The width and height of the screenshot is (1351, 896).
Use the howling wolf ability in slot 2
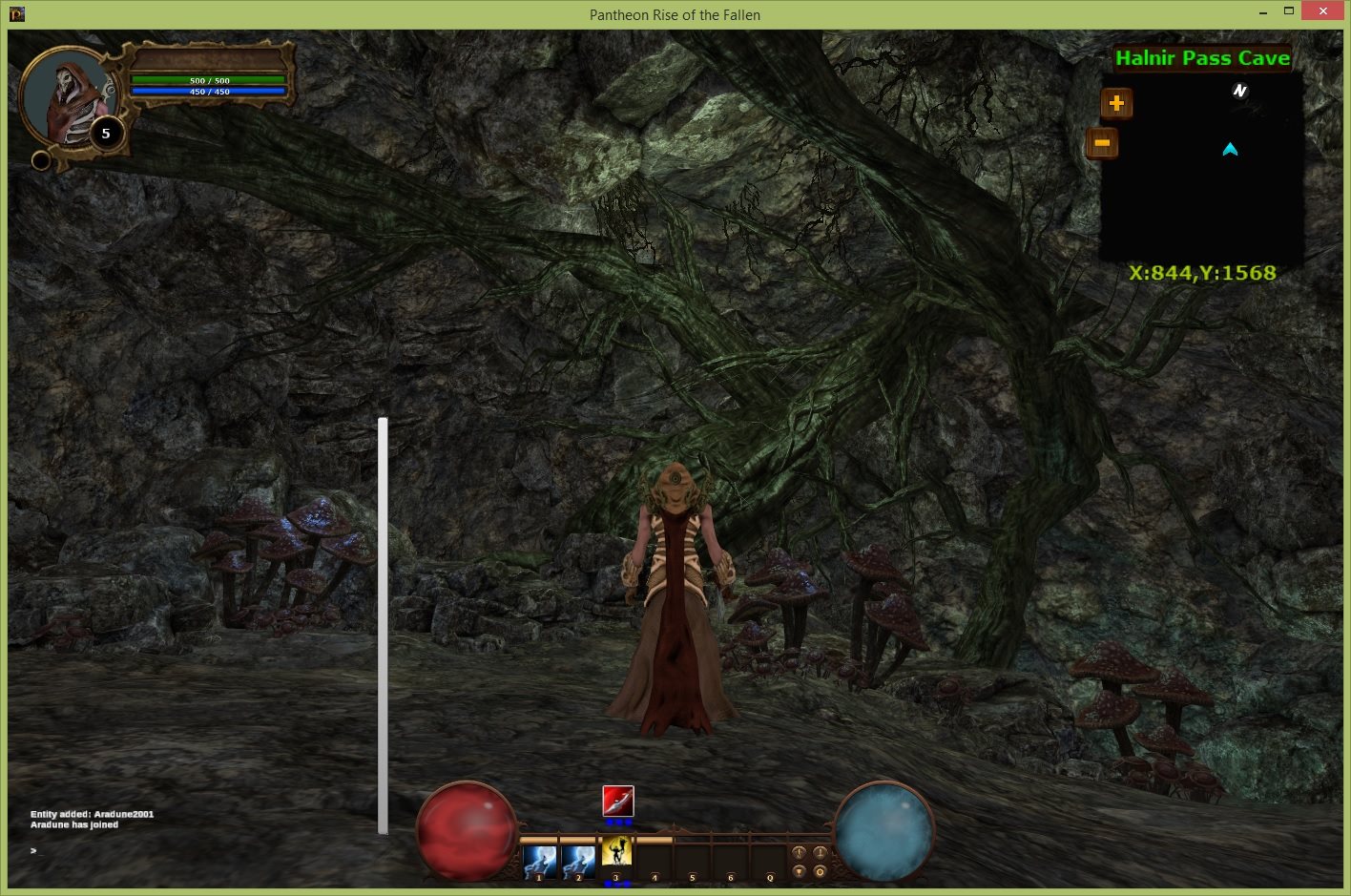click(x=578, y=862)
